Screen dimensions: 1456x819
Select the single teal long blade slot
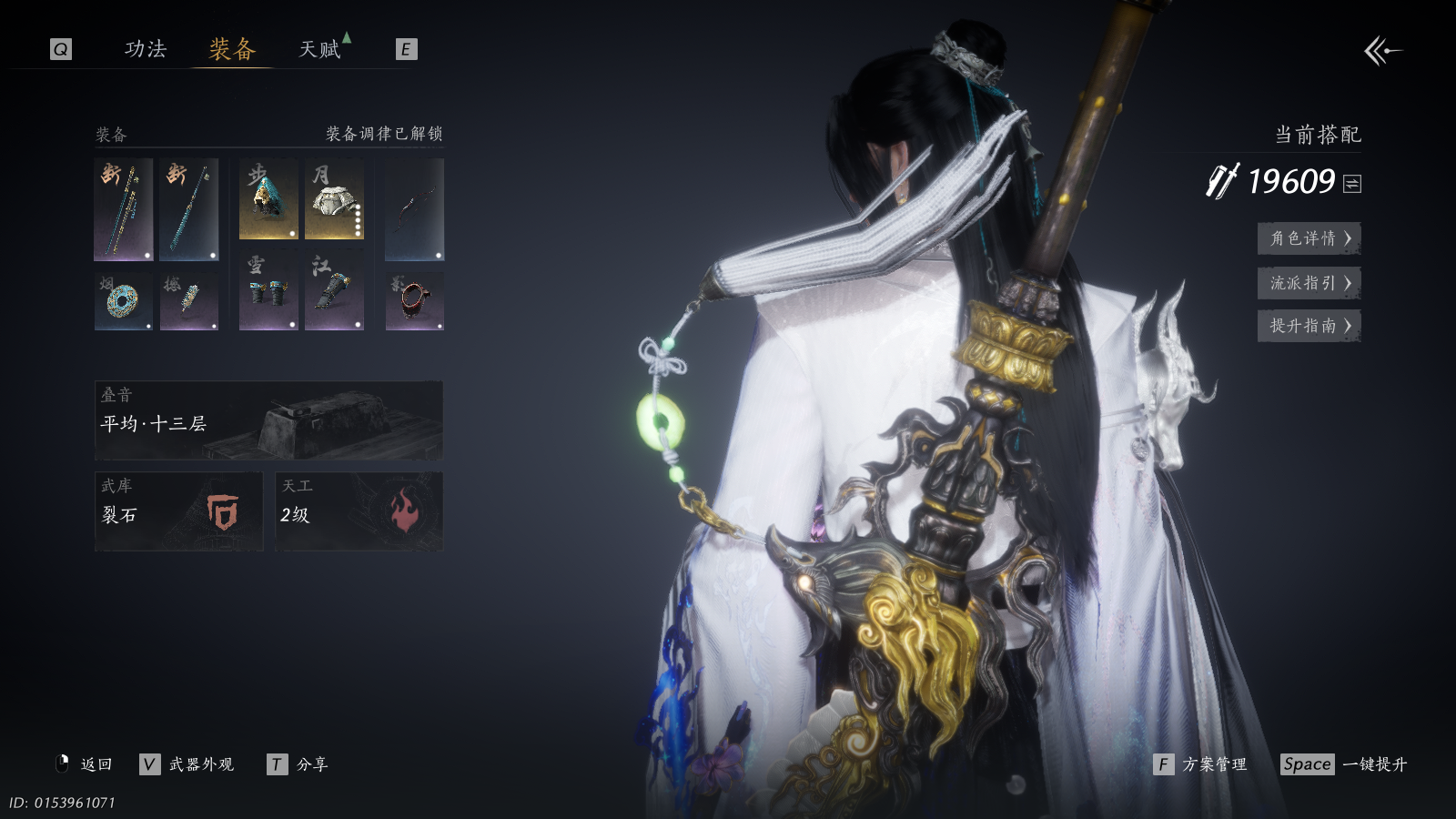pos(189,209)
